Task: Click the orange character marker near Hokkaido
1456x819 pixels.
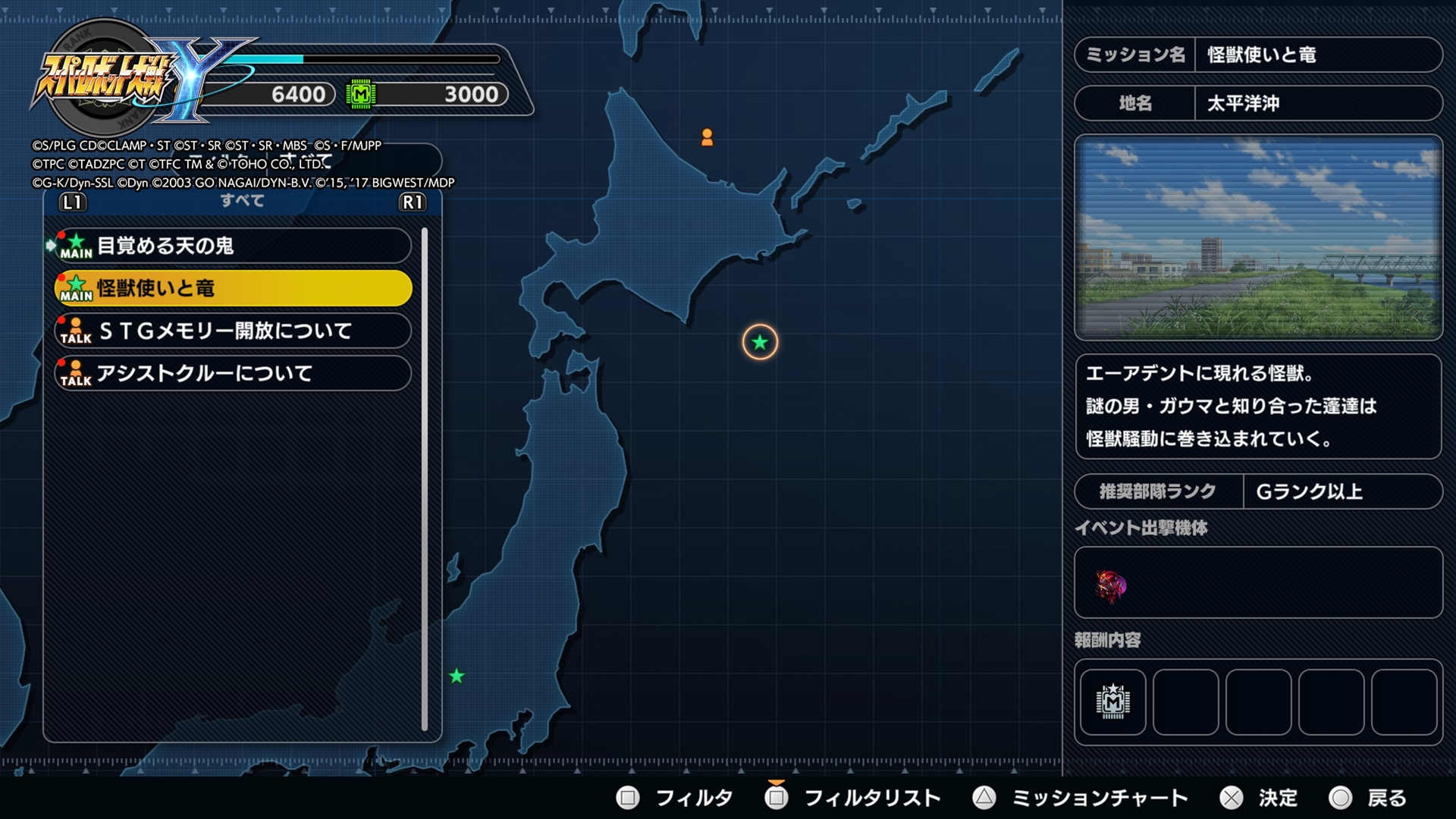Action: click(x=708, y=138)
